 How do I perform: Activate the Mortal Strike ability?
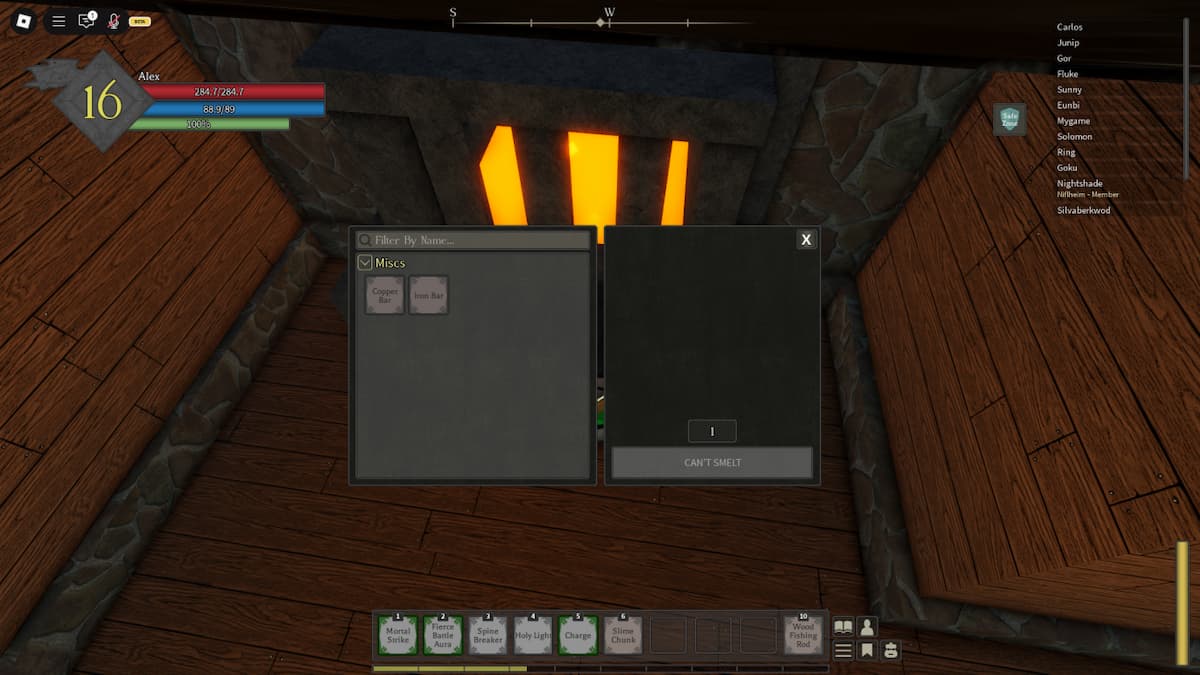[398, 635]
